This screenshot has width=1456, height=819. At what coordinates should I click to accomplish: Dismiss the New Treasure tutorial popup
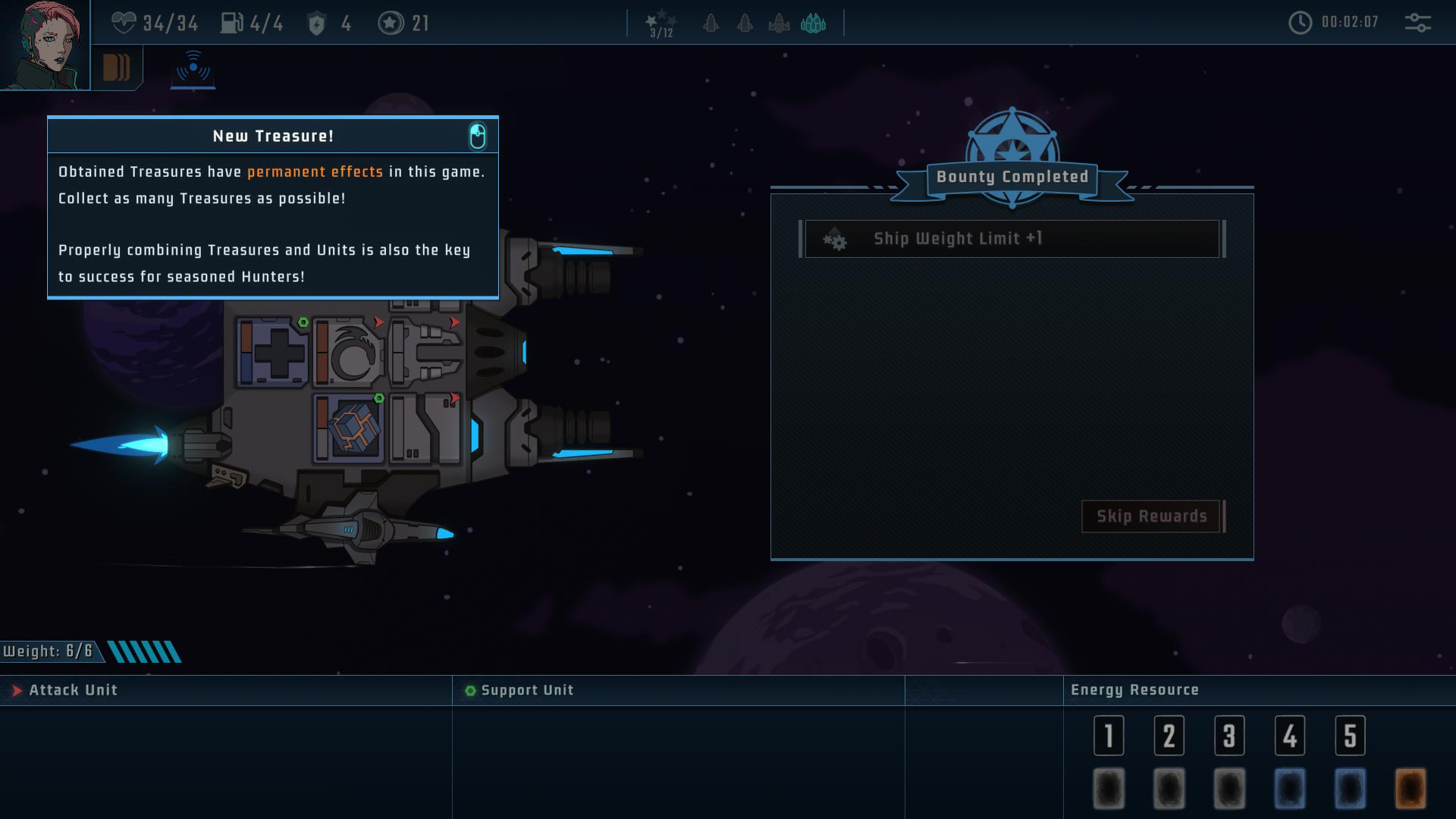[477, 136]
